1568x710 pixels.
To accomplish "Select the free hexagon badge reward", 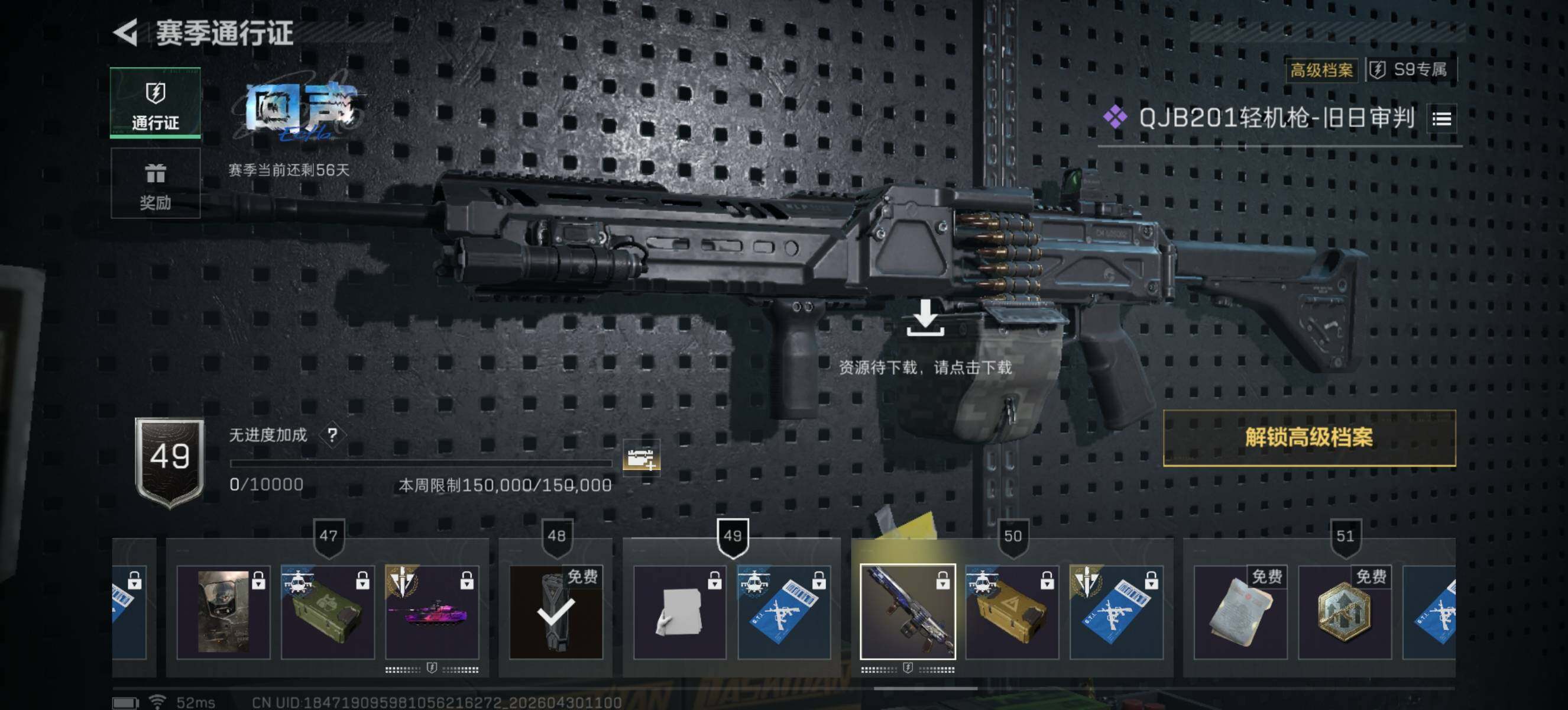I will coord(1345,612).
